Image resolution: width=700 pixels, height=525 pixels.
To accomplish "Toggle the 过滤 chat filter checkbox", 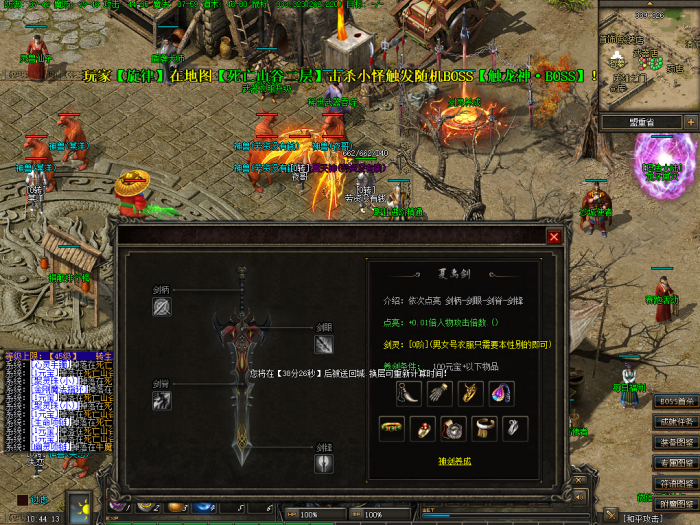I will (22, 499).
